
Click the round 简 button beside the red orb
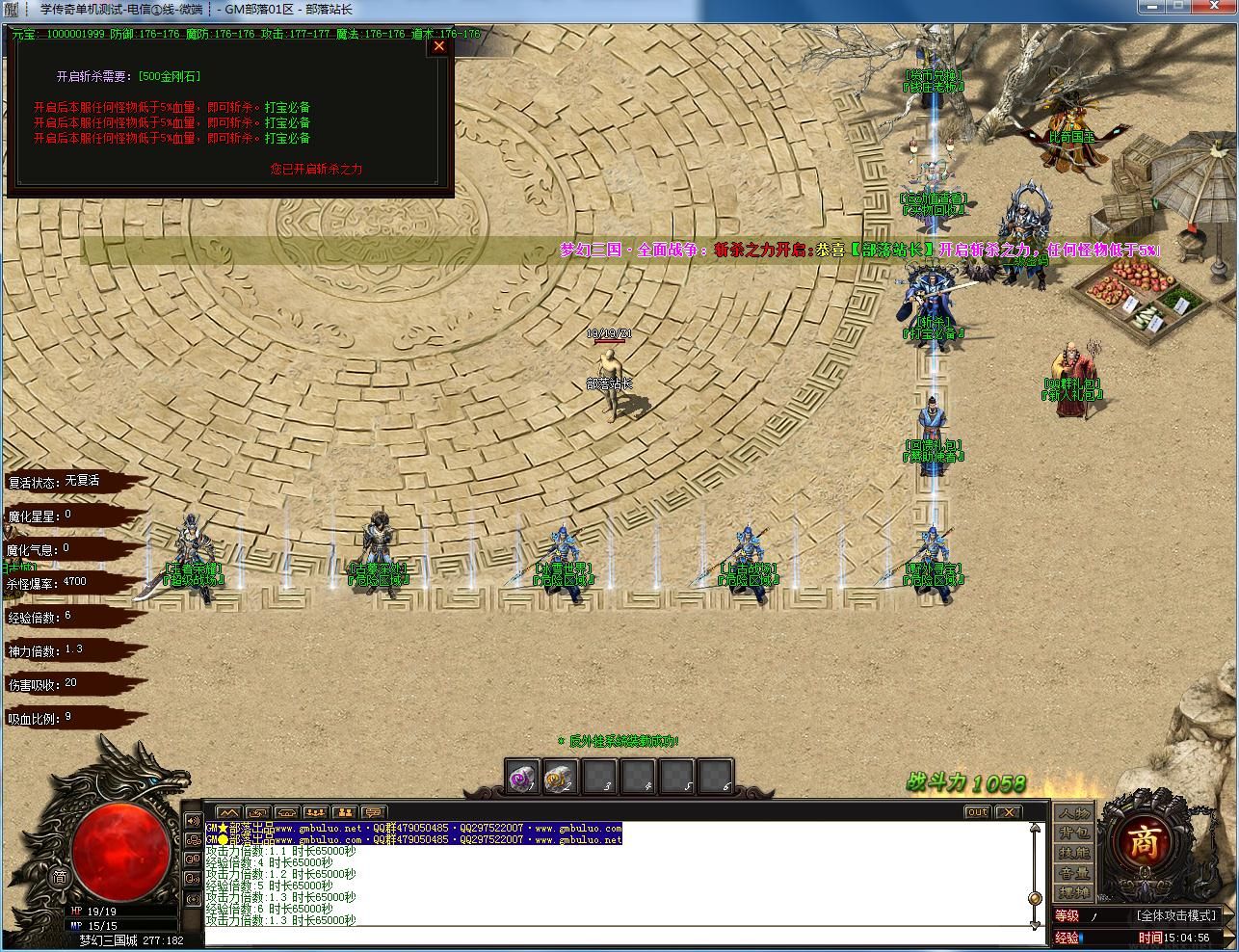(60, 877)
